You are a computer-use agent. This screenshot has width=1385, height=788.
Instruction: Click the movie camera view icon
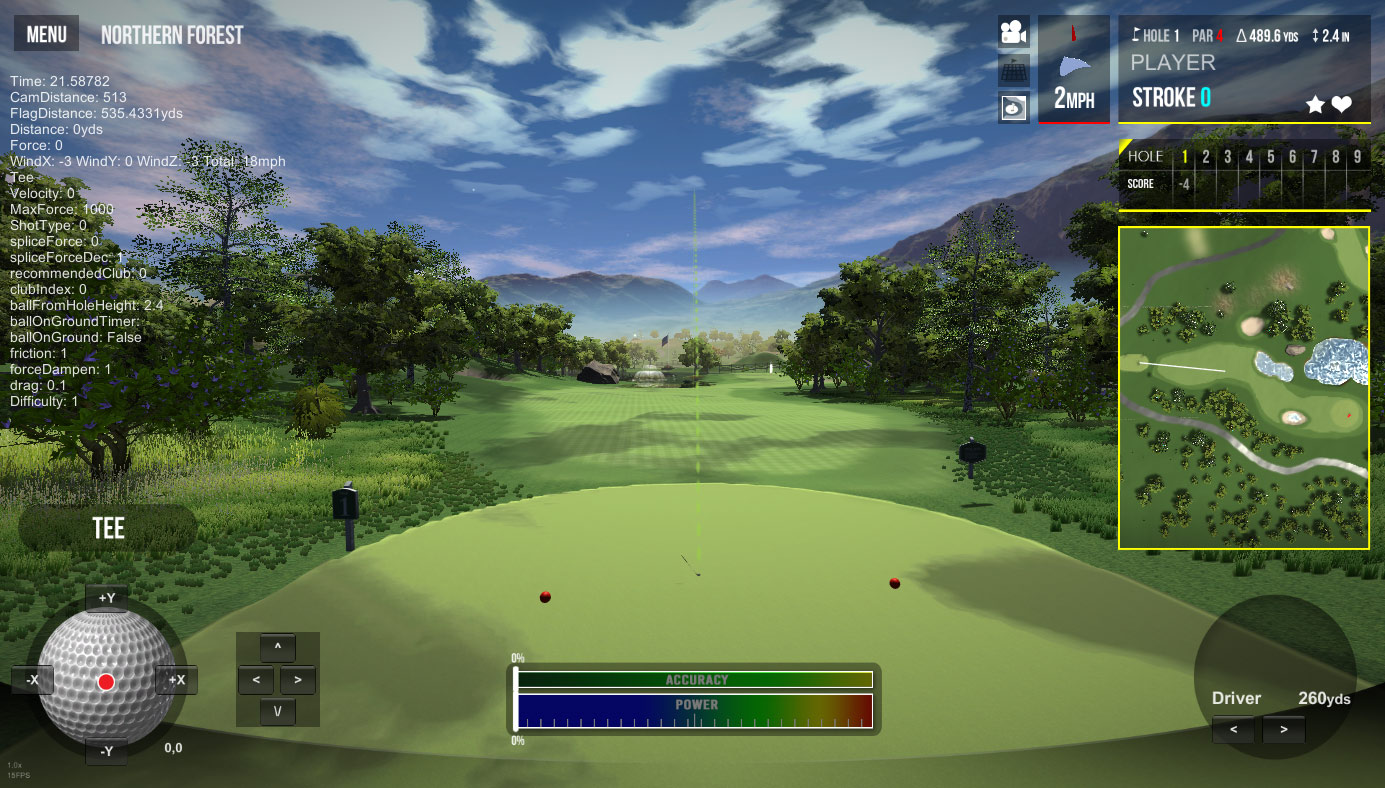[1014, 33]
